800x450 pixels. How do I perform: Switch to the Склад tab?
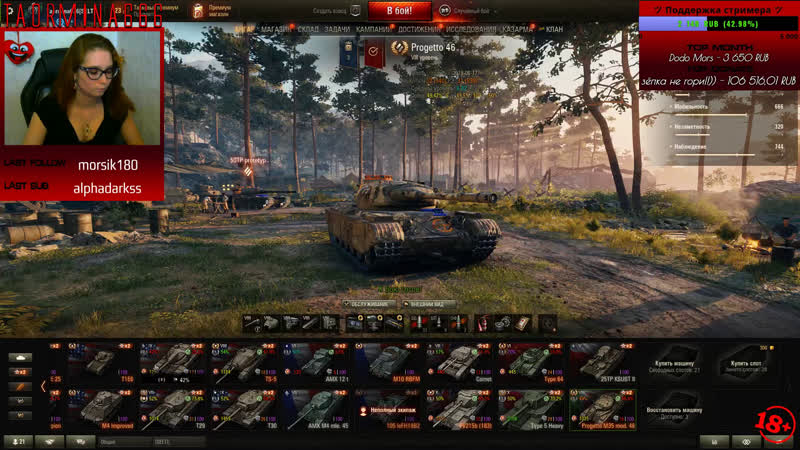308,29
